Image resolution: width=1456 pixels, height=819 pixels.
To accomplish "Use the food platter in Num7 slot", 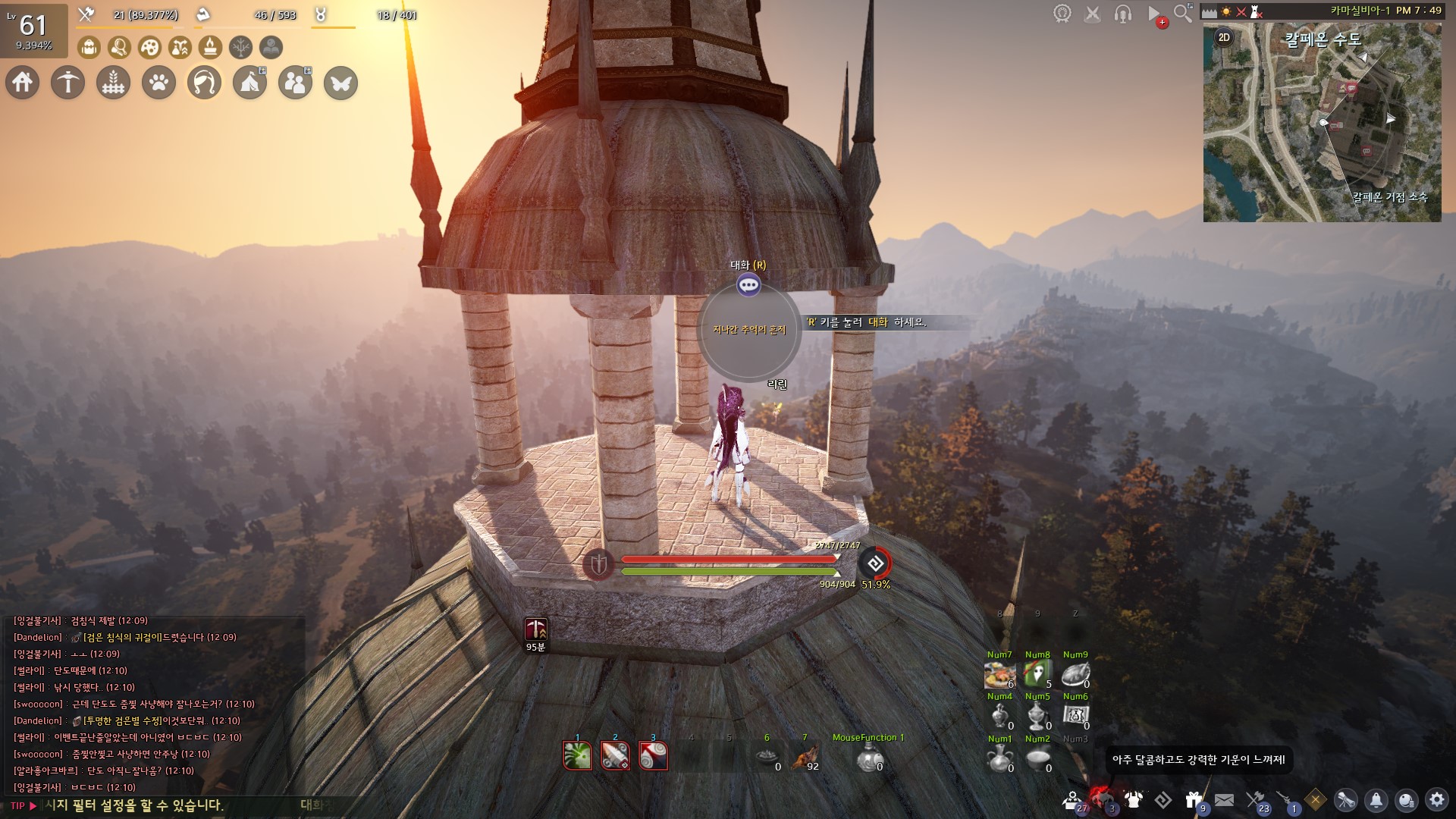I will click(999, 673).
